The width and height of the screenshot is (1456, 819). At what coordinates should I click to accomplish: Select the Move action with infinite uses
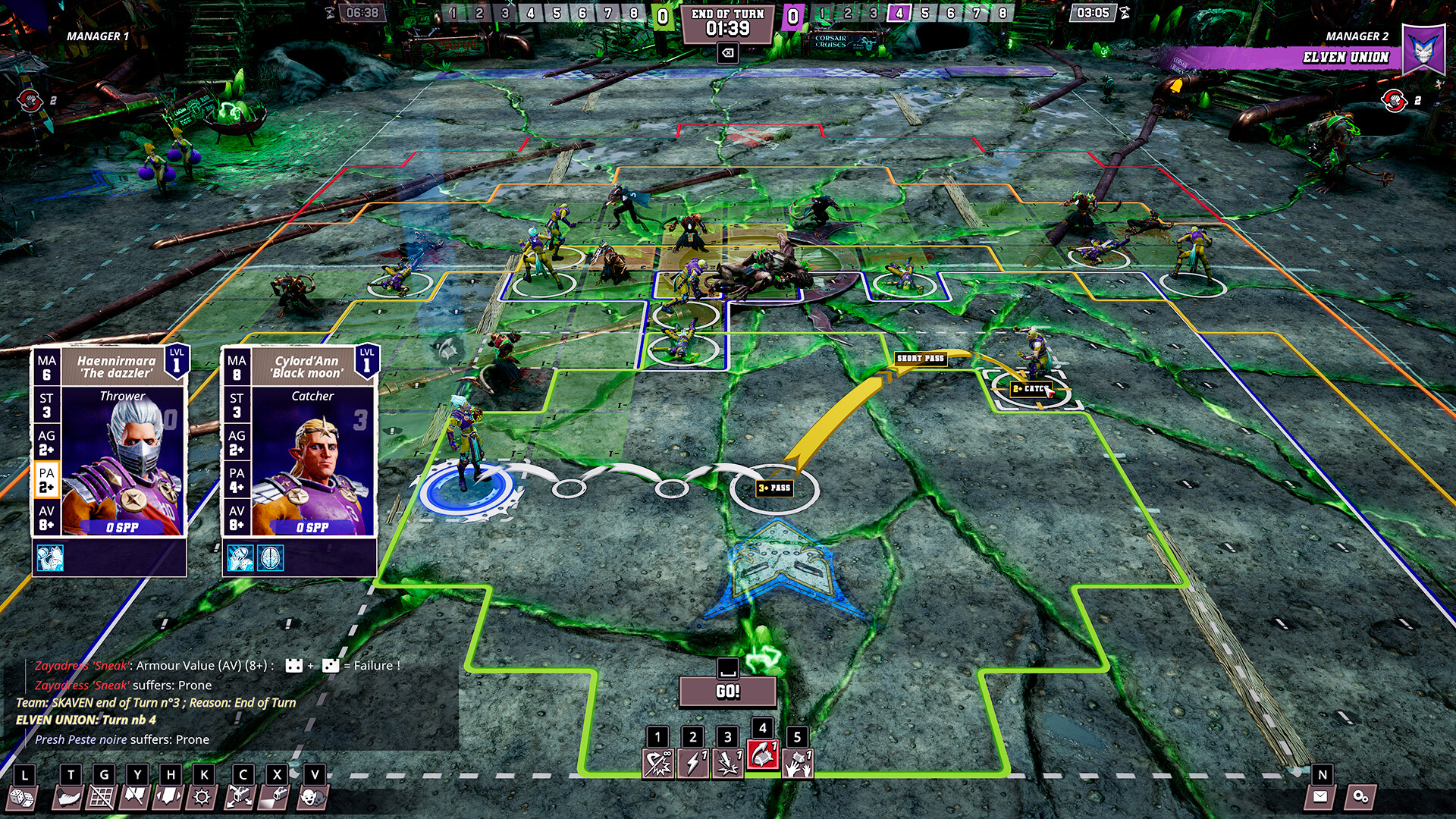pos(657,762)
